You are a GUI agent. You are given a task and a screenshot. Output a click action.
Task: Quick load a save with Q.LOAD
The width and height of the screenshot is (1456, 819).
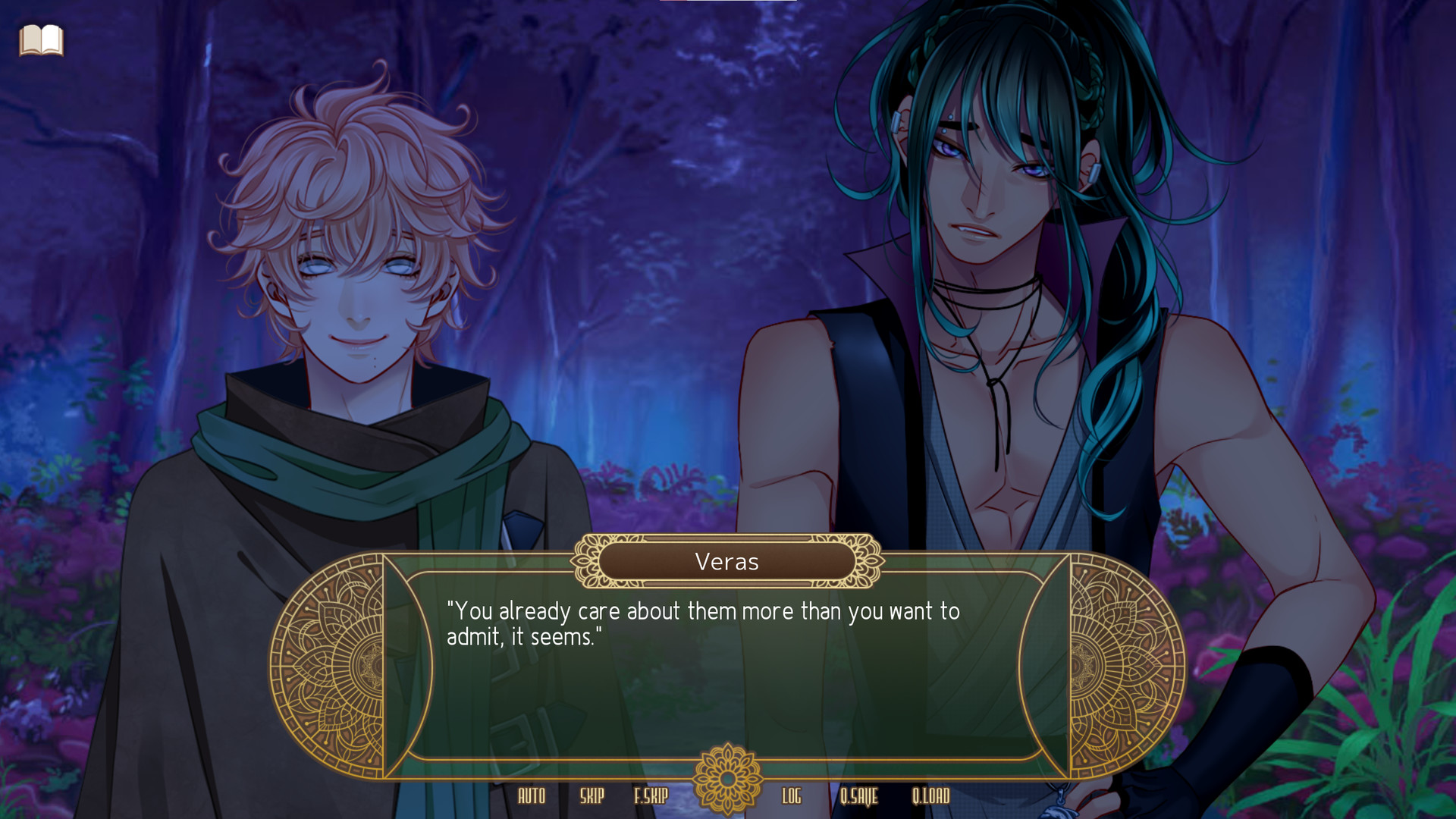(932, 797)
